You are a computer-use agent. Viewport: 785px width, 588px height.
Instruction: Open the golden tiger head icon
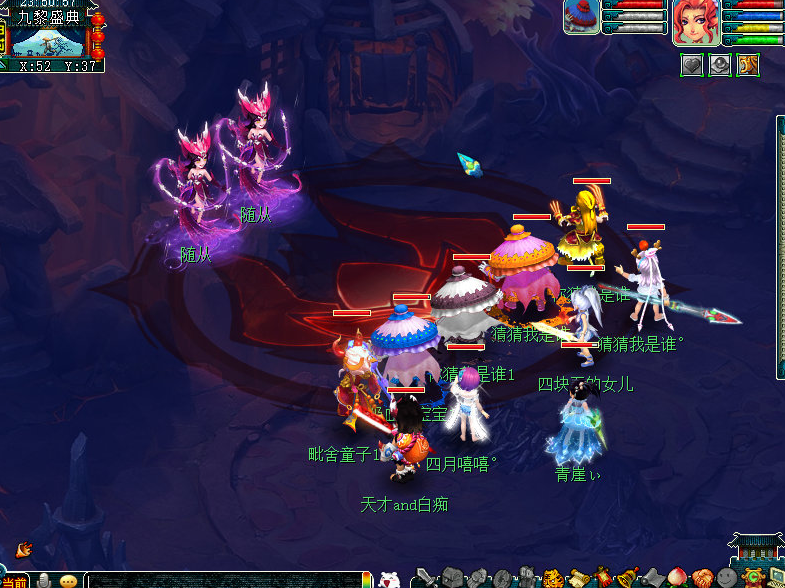tap(553, 578)
